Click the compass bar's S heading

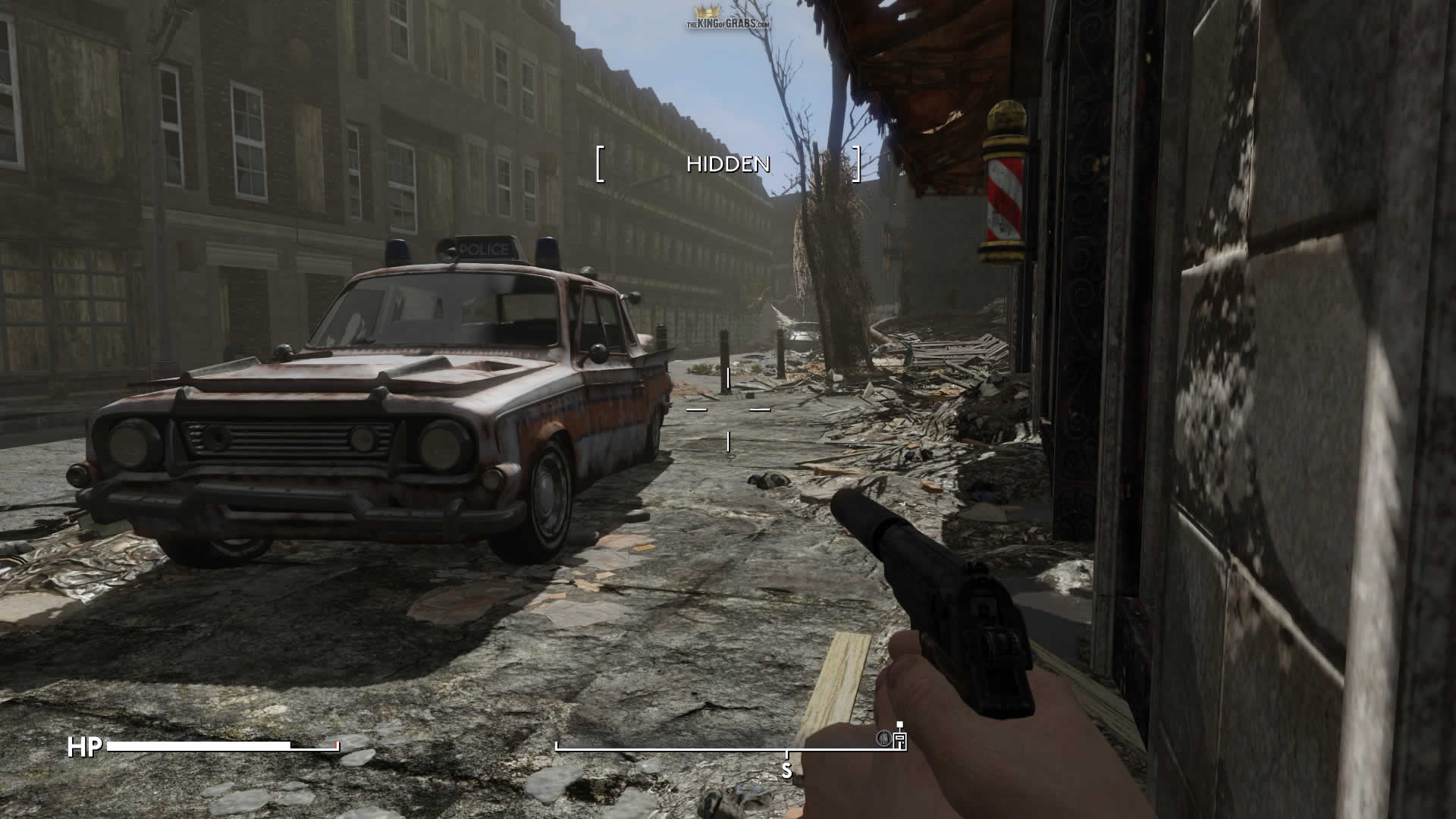(x=786, y=770)
